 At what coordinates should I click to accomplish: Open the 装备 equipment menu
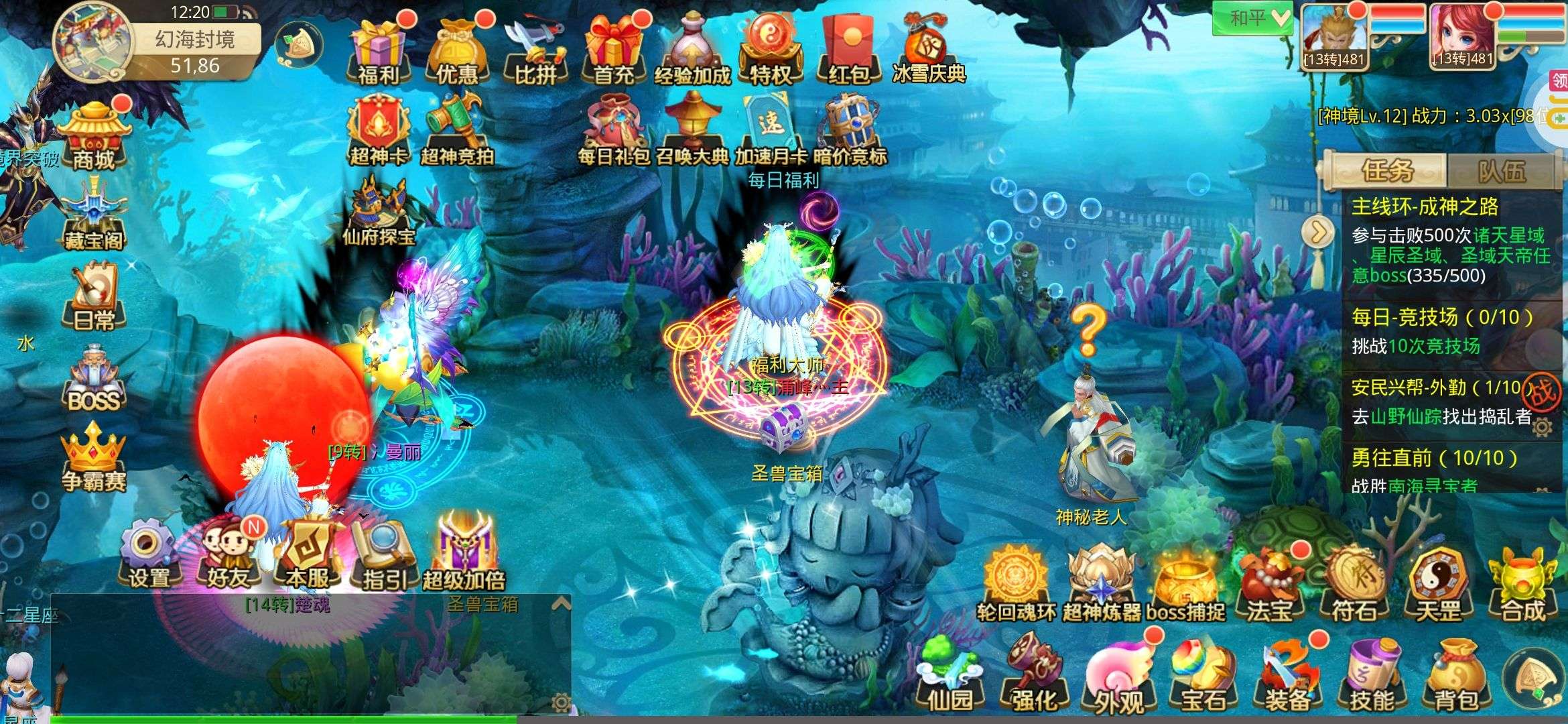[1287, 677]
